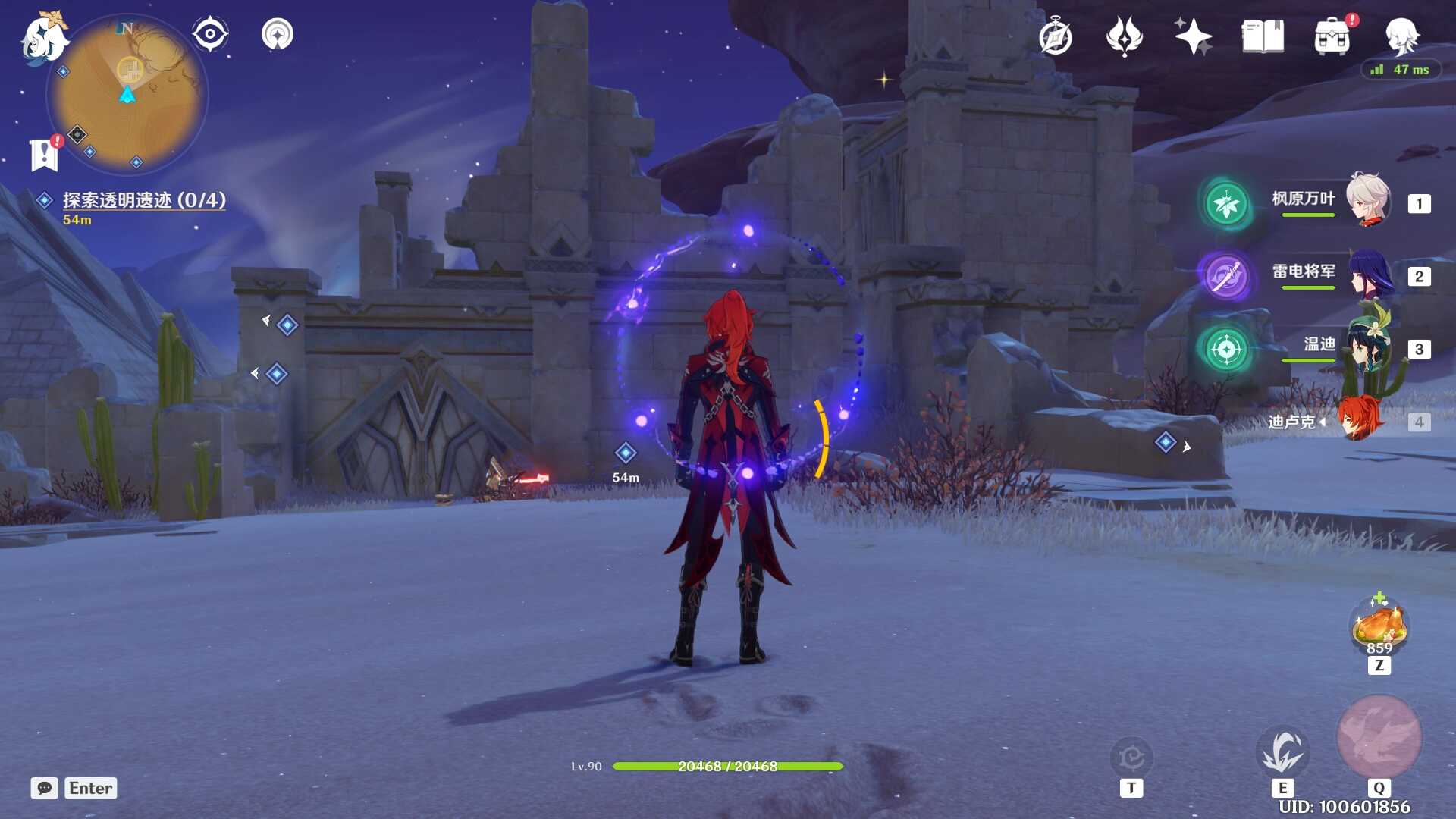Open the quest log bookmark icon
1456x819 pixels.
coord(44,154)
